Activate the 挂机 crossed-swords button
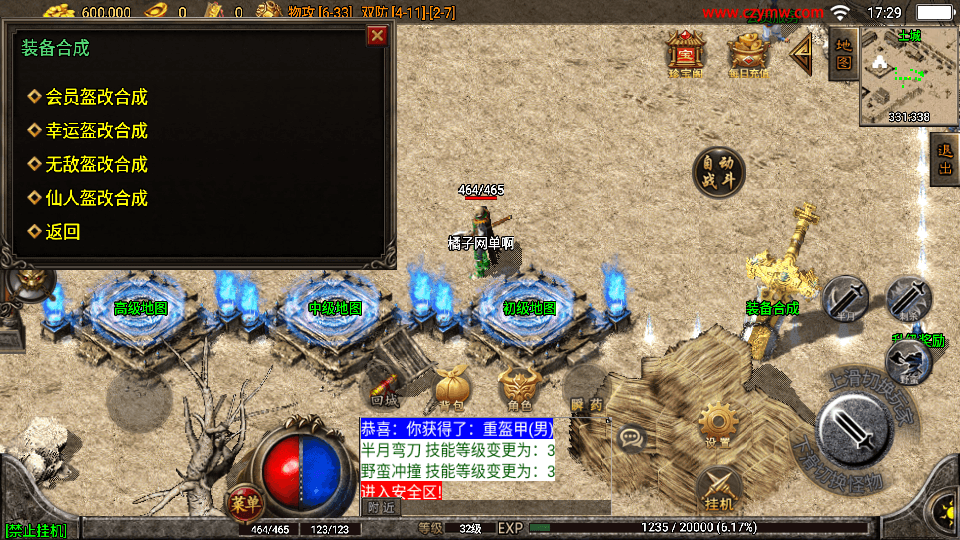This screenshot has width=960, height=540. click(718, 487)
